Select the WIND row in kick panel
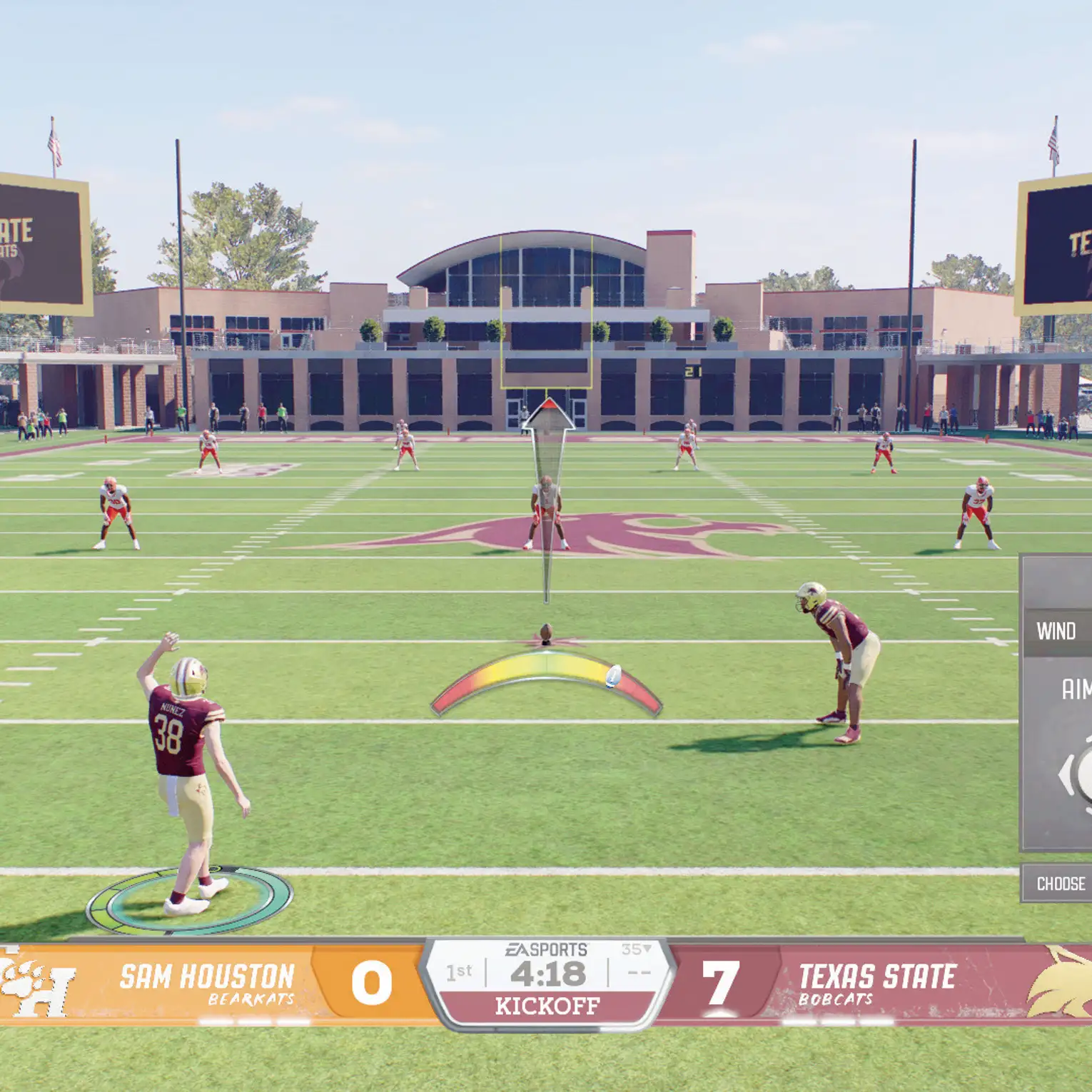 (x=1058, y=632)
